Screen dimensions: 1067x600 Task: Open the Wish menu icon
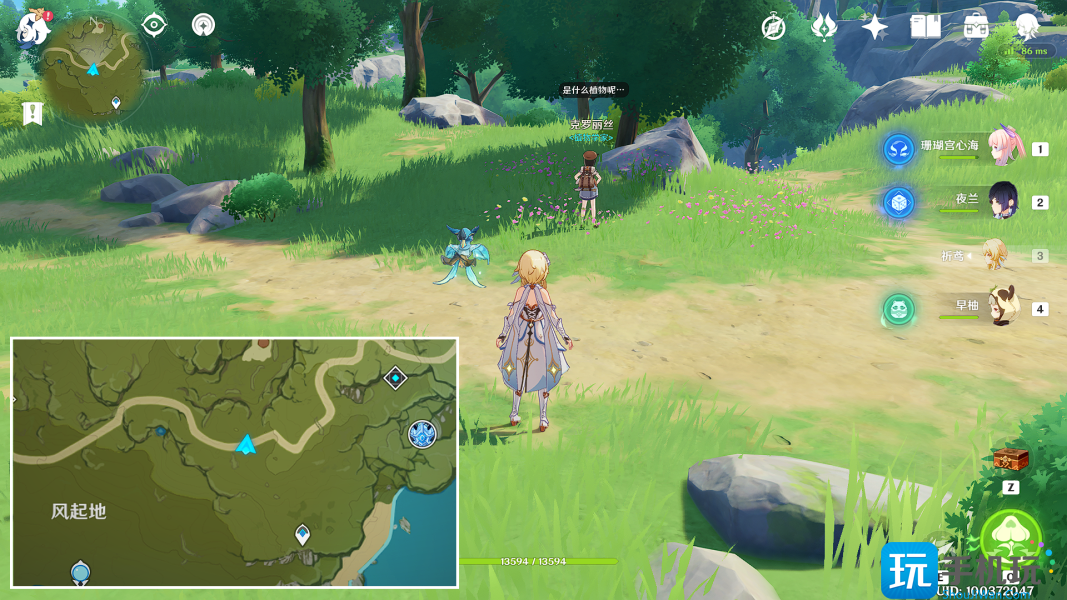click(824, 27)
